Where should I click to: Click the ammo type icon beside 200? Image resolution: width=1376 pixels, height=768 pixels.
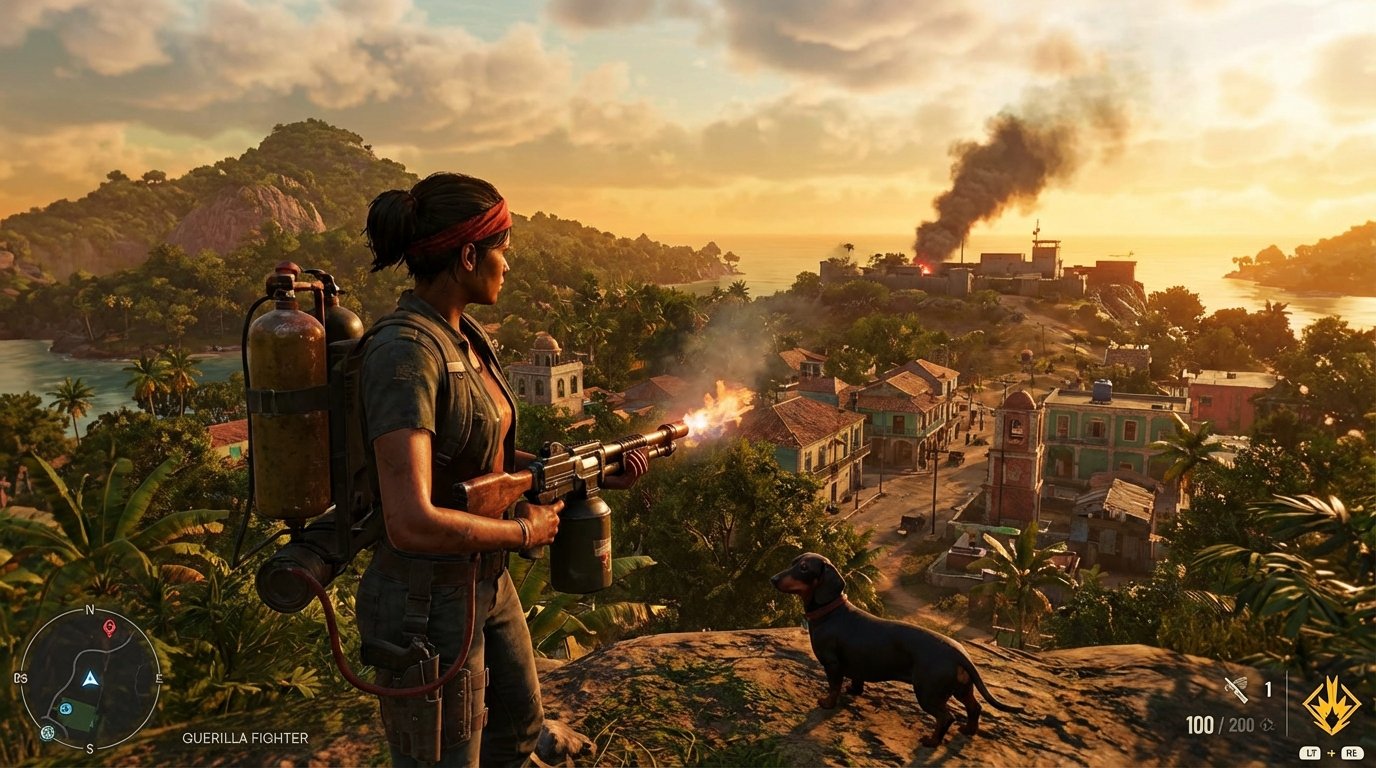point(1267,725)
